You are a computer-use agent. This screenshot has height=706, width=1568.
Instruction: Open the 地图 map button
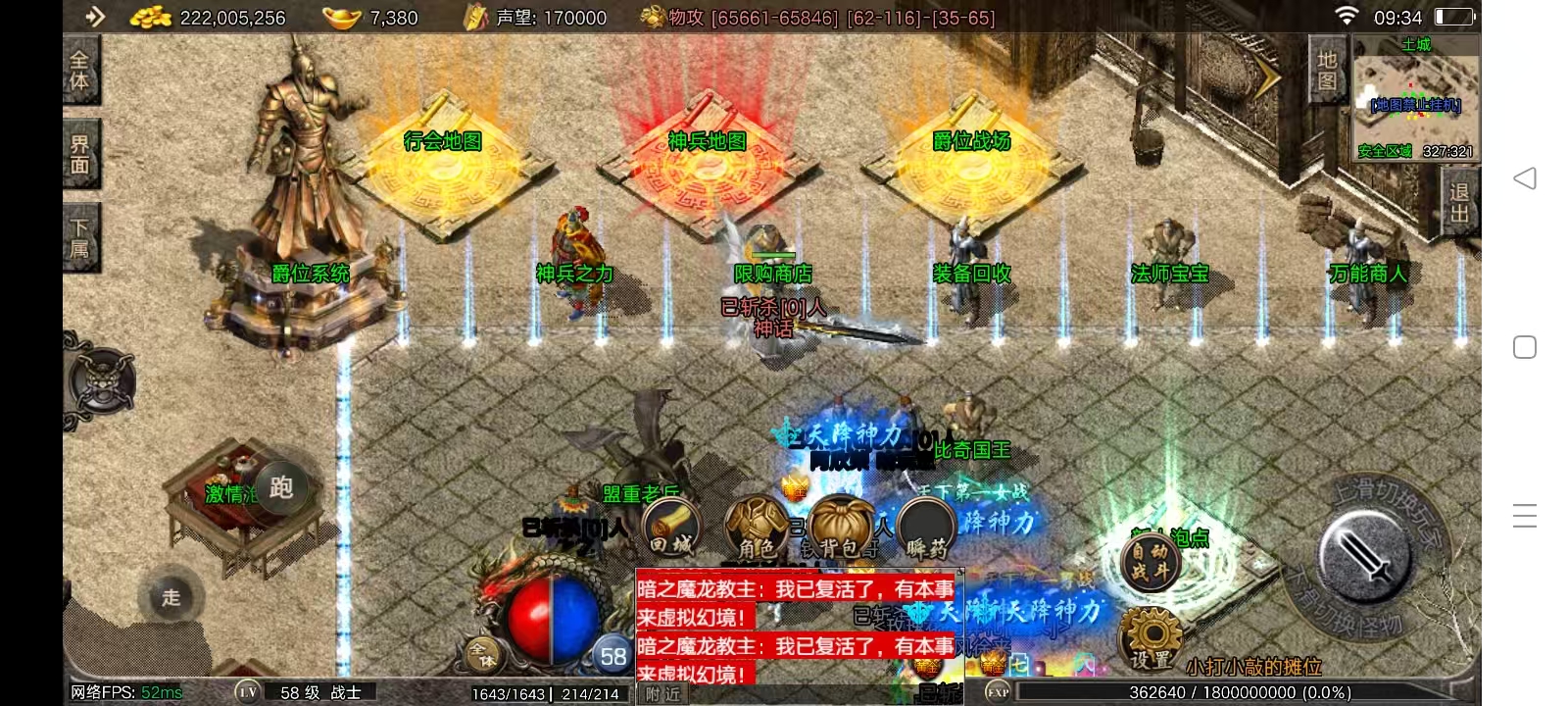1327,71
